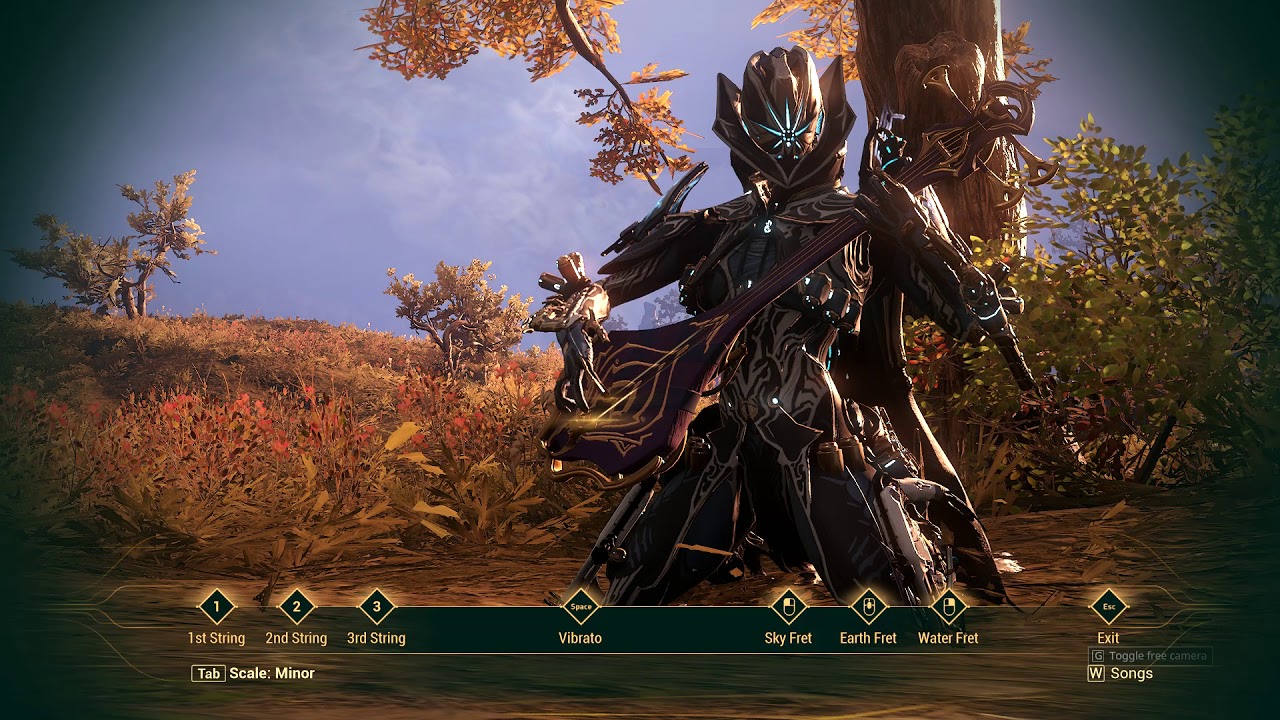Play the 3rd String note
The width and height of the screenshot is (1280, 720).
coord(376,607)
